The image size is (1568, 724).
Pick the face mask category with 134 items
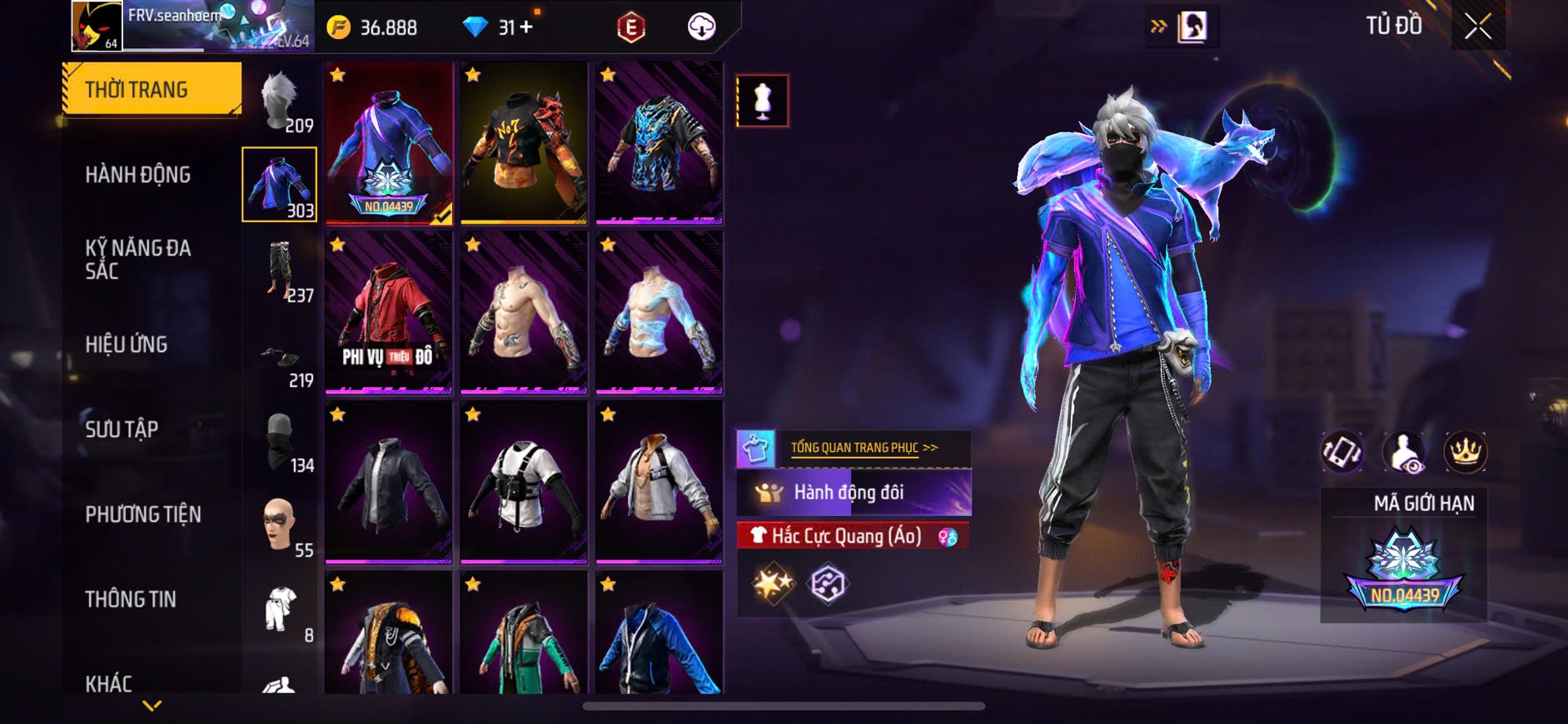pos(280,443)
